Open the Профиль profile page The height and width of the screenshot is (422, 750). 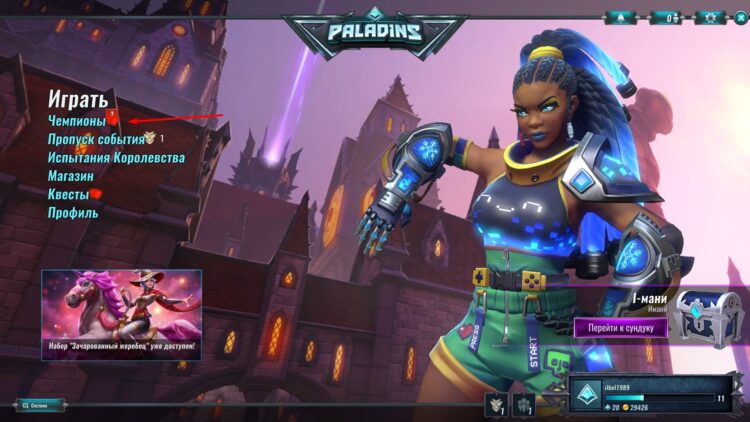point(73,212)
